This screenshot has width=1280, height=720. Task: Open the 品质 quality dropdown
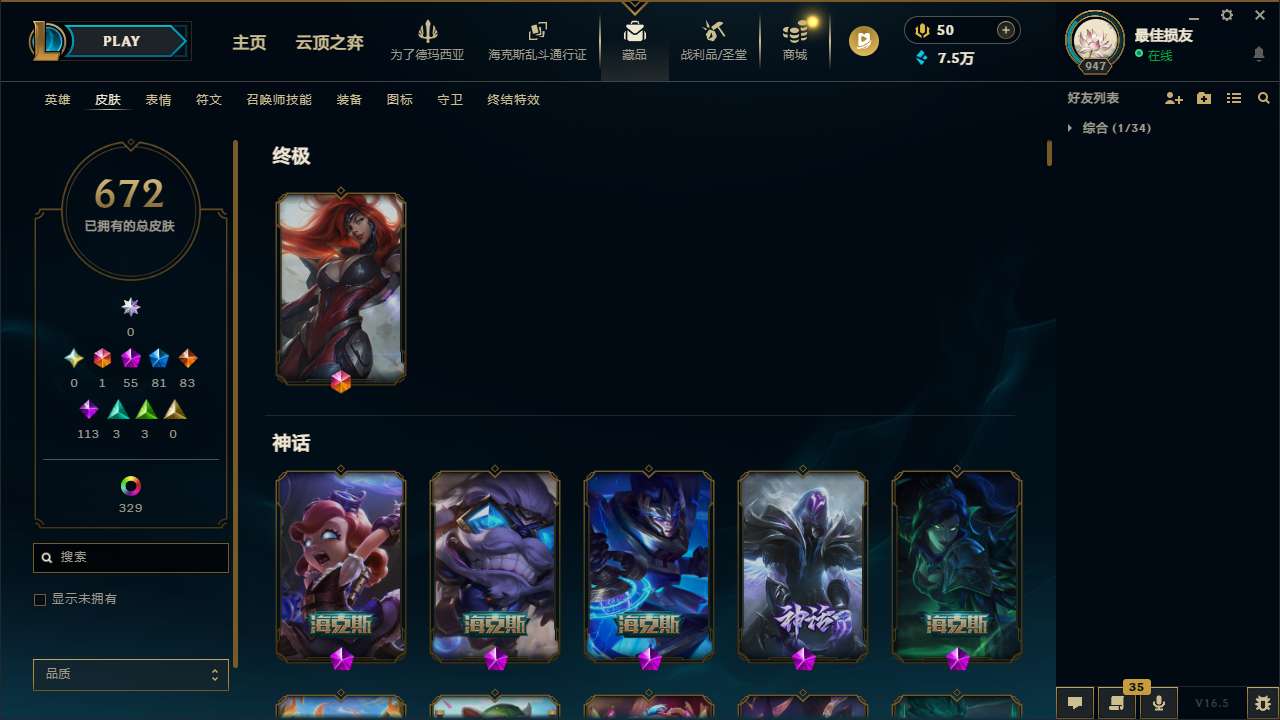tap(130, 674)
